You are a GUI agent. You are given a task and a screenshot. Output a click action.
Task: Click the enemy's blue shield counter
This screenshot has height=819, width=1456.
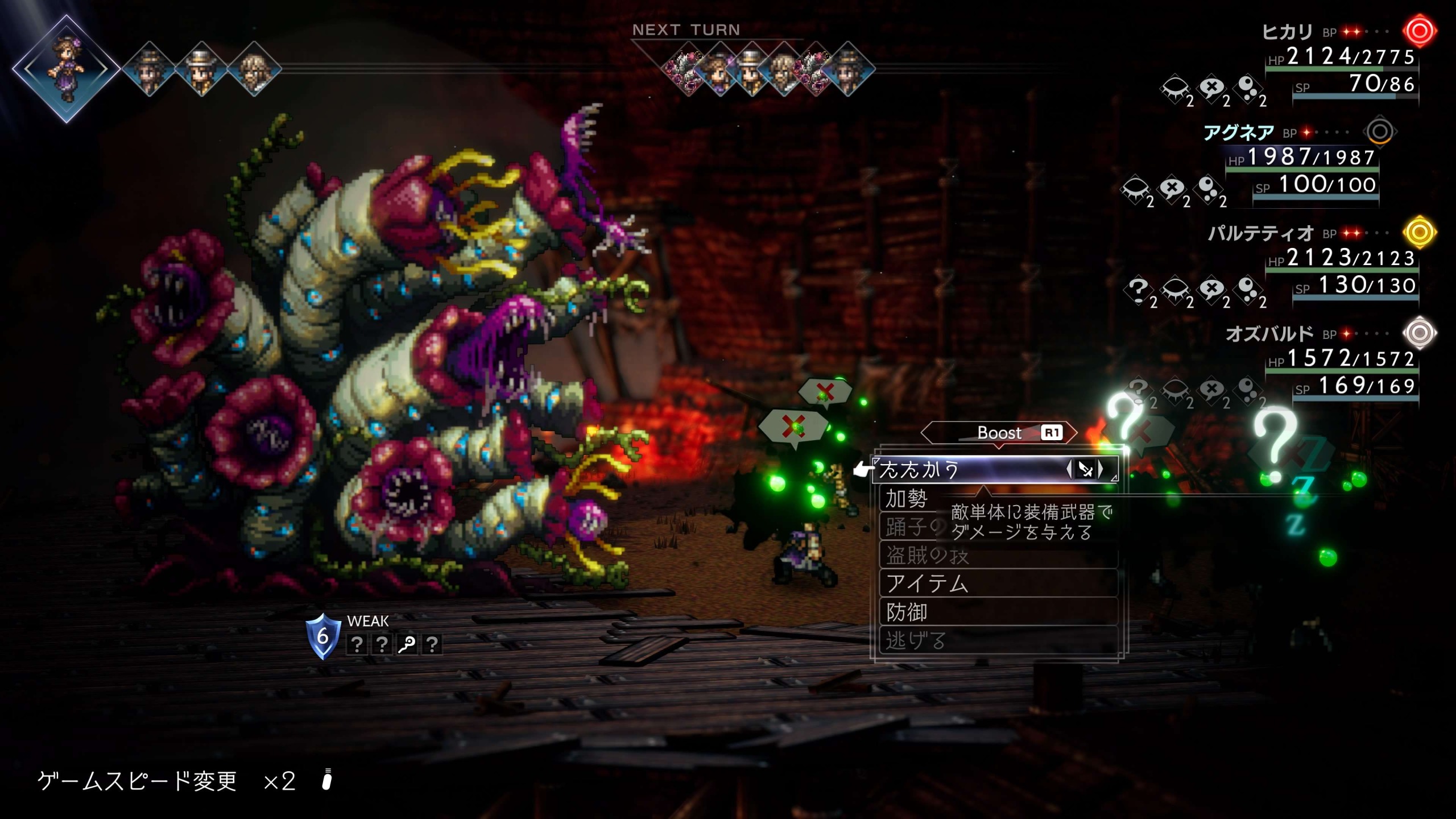tap(322, 636)
